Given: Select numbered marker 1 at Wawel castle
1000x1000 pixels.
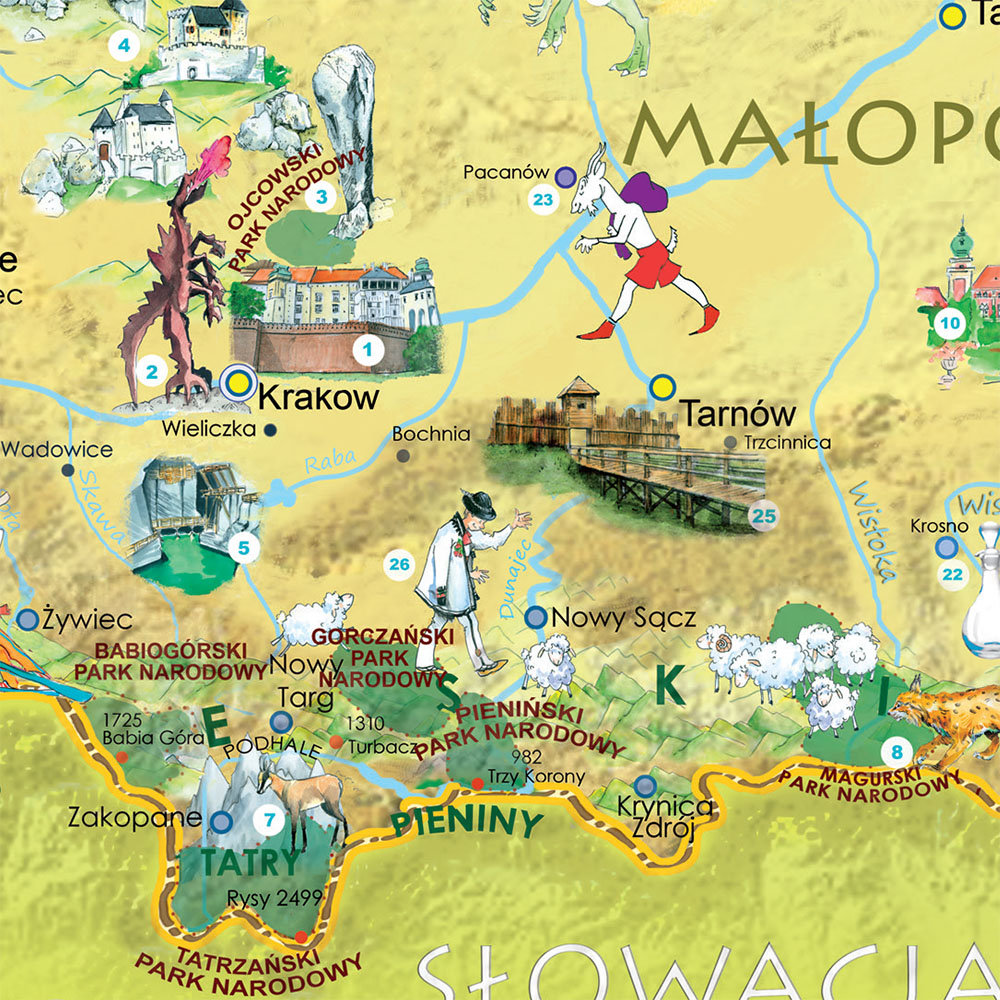Looking at the screenshot, I should click(368, 350).
